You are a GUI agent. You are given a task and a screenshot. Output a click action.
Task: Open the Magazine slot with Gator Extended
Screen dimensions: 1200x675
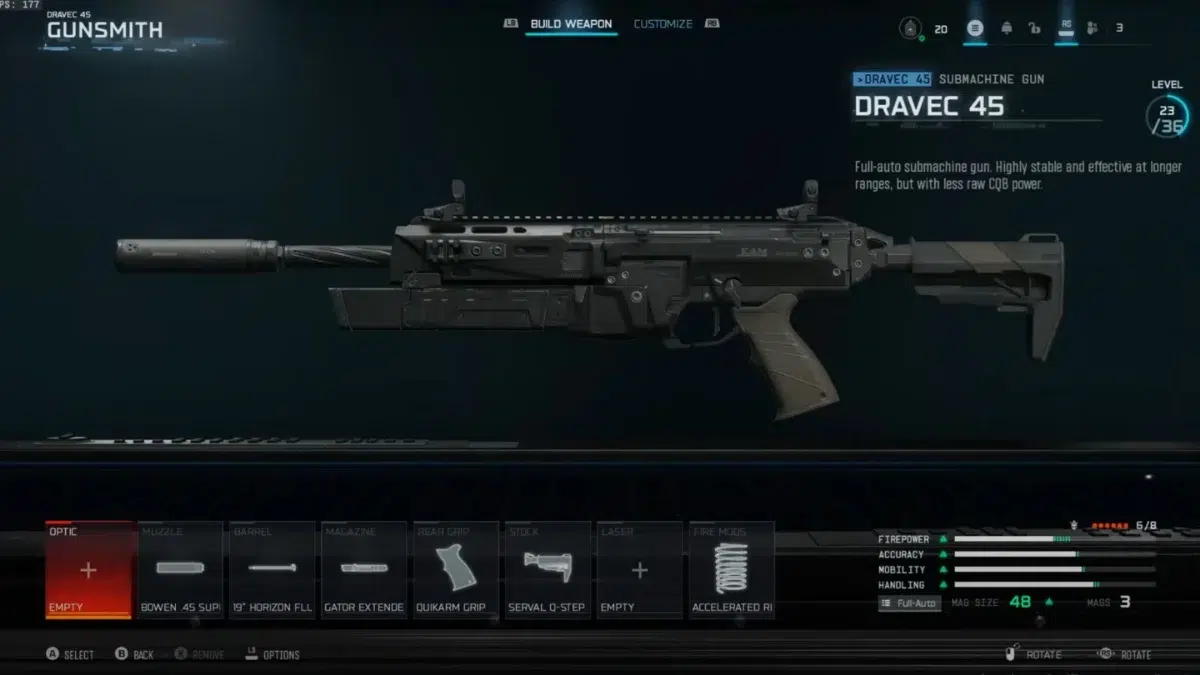[364, 570]
